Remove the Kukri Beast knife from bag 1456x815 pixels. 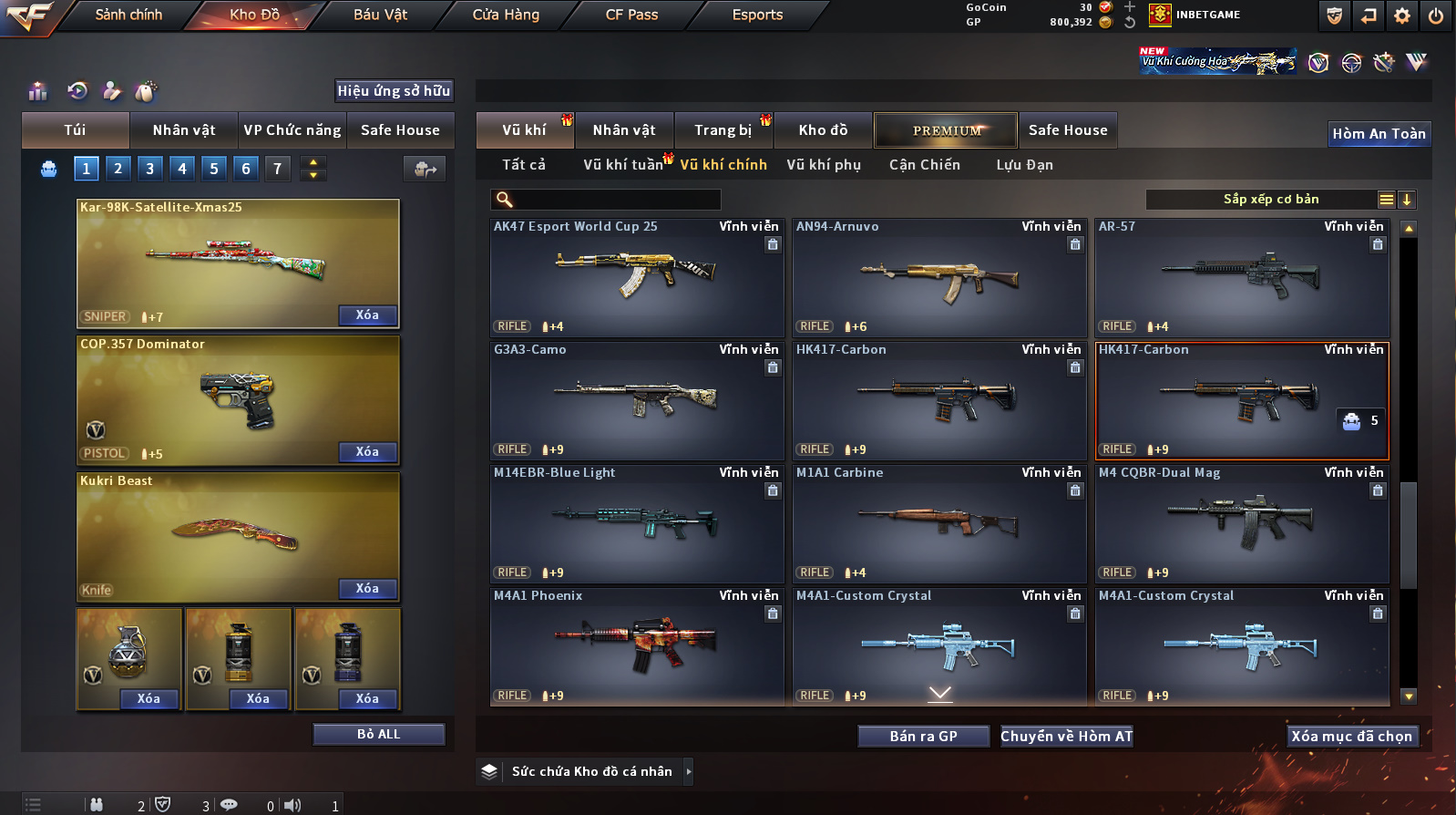[x=367, y=589]
